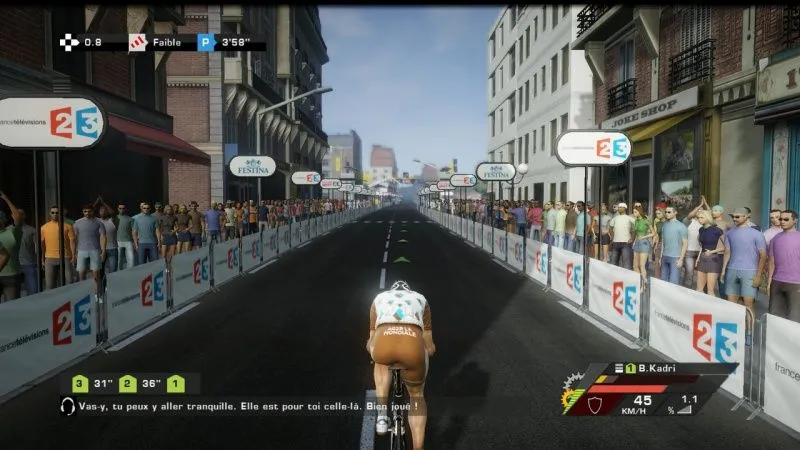Click the shield icon beside the speed
This screenshot has width=800, height=450.
[596, 404]
